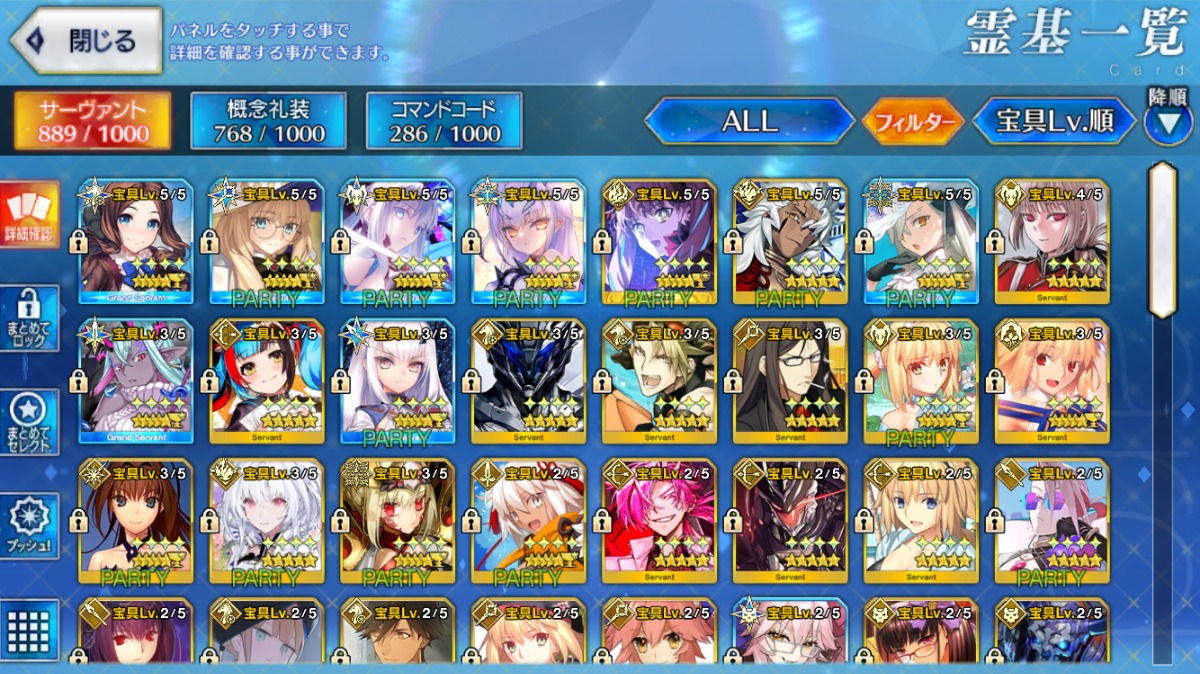Click the ALL class selector
The width and height of the screenshot is (1200, 674).
coord(749,122)
